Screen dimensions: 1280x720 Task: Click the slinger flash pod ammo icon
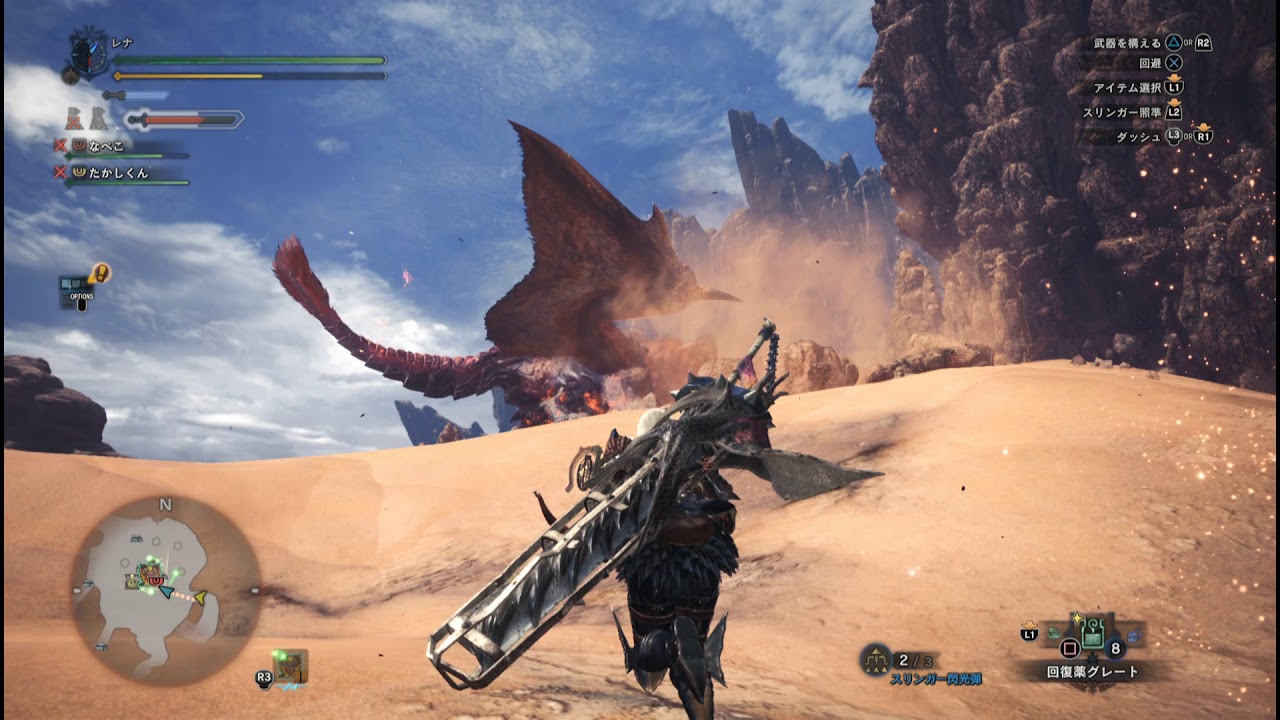pyautogui.click(x=875, y=659)
